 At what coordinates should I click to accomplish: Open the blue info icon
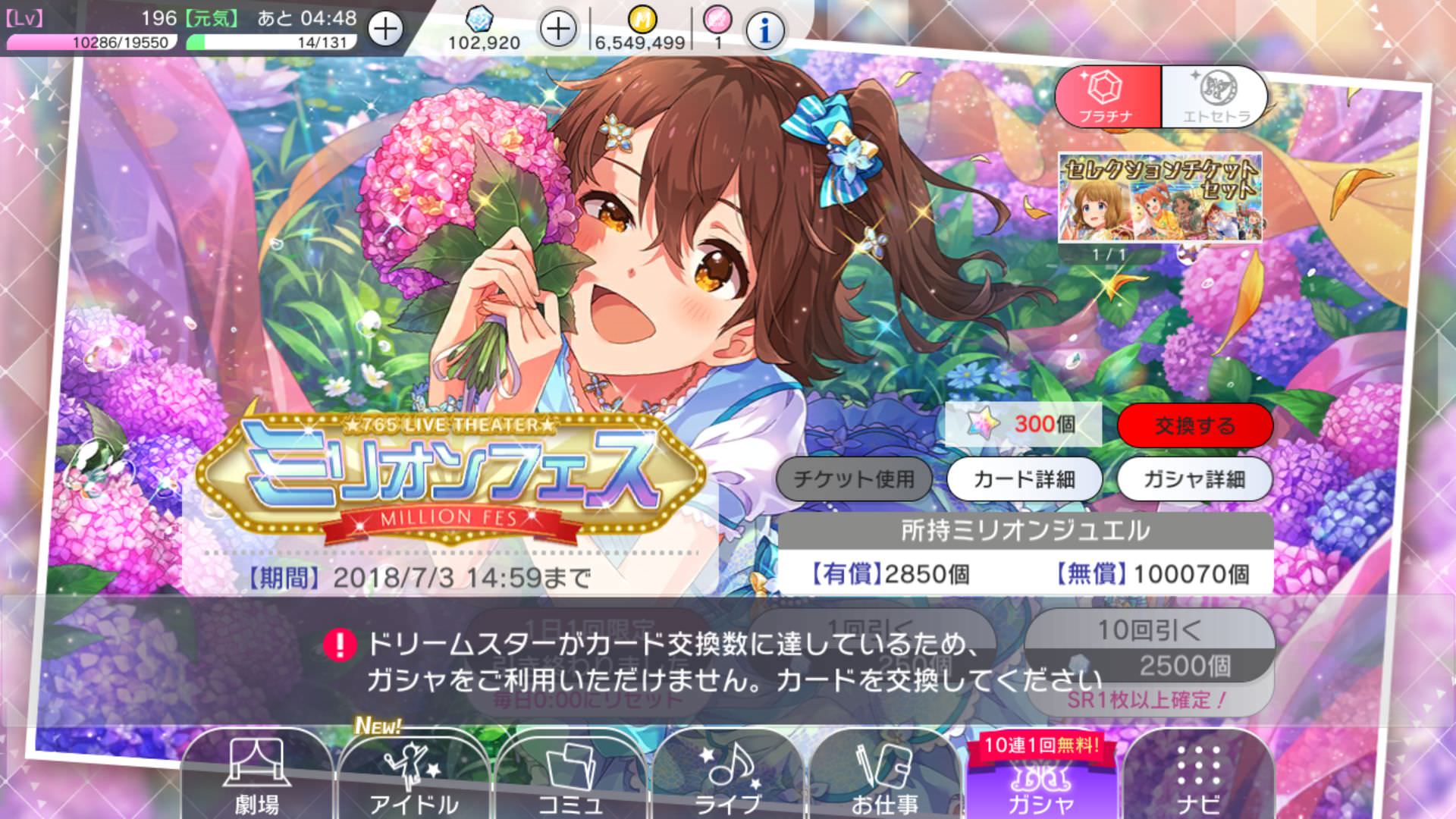[x=764, y=30]
